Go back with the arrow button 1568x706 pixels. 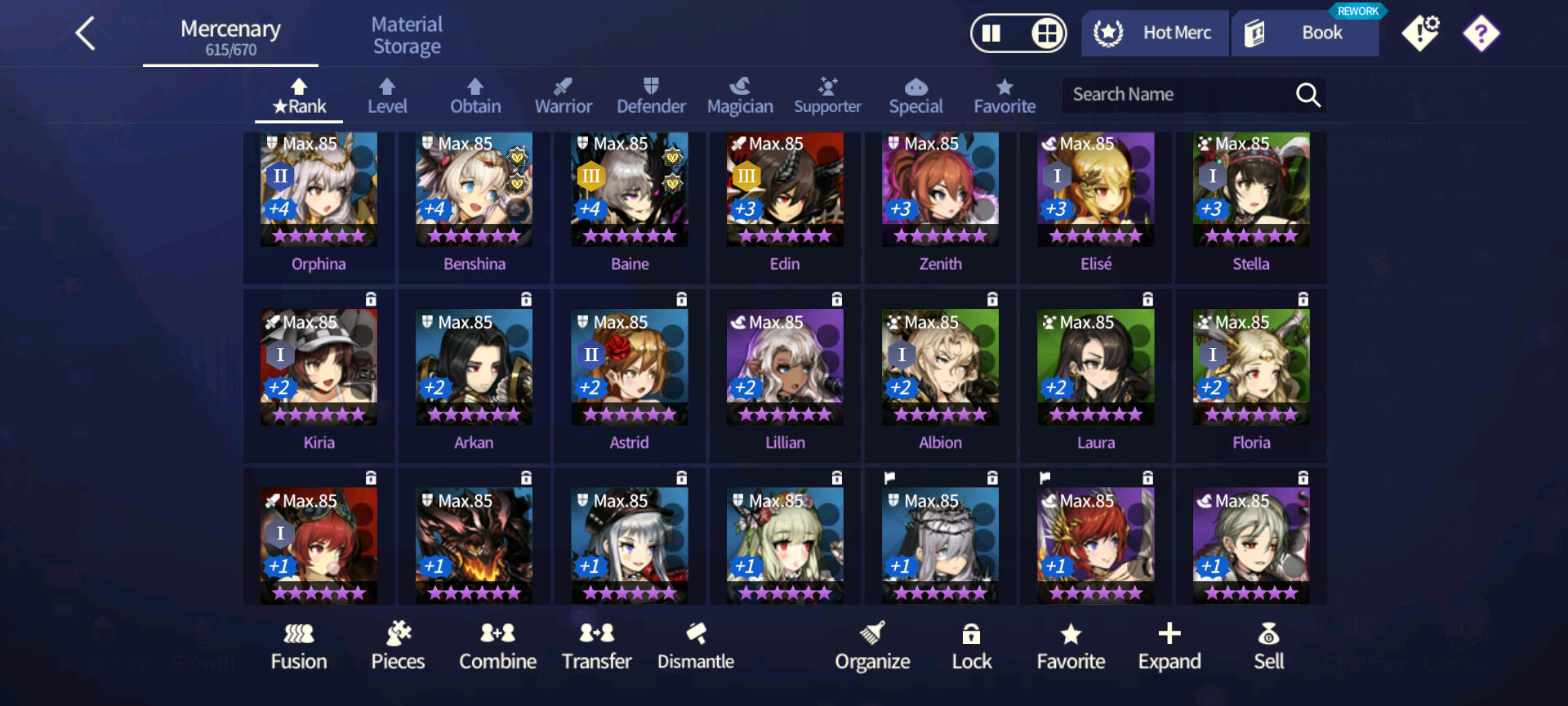pos(86,34)
